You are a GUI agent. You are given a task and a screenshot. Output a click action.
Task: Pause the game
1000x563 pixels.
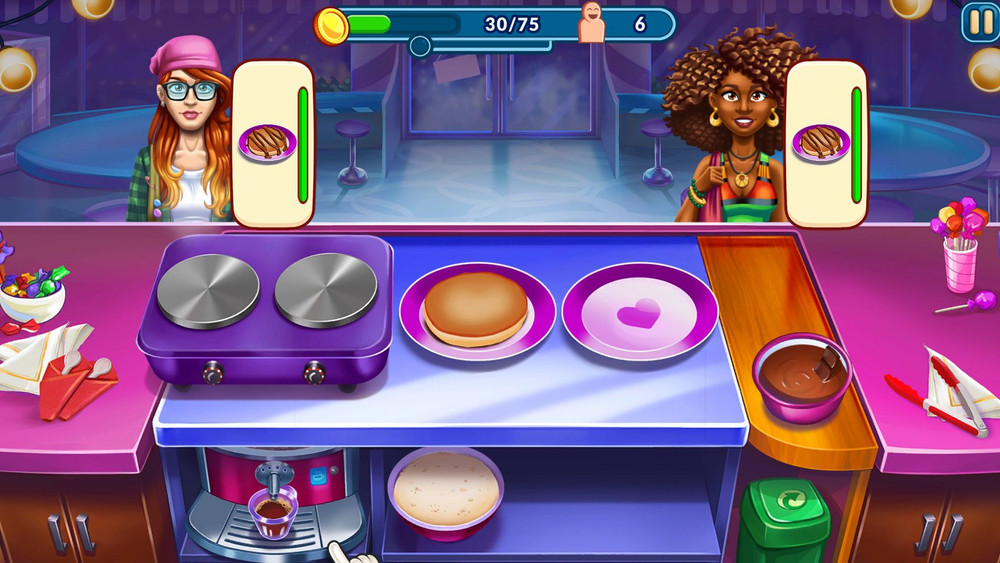[x=977, y=22]
